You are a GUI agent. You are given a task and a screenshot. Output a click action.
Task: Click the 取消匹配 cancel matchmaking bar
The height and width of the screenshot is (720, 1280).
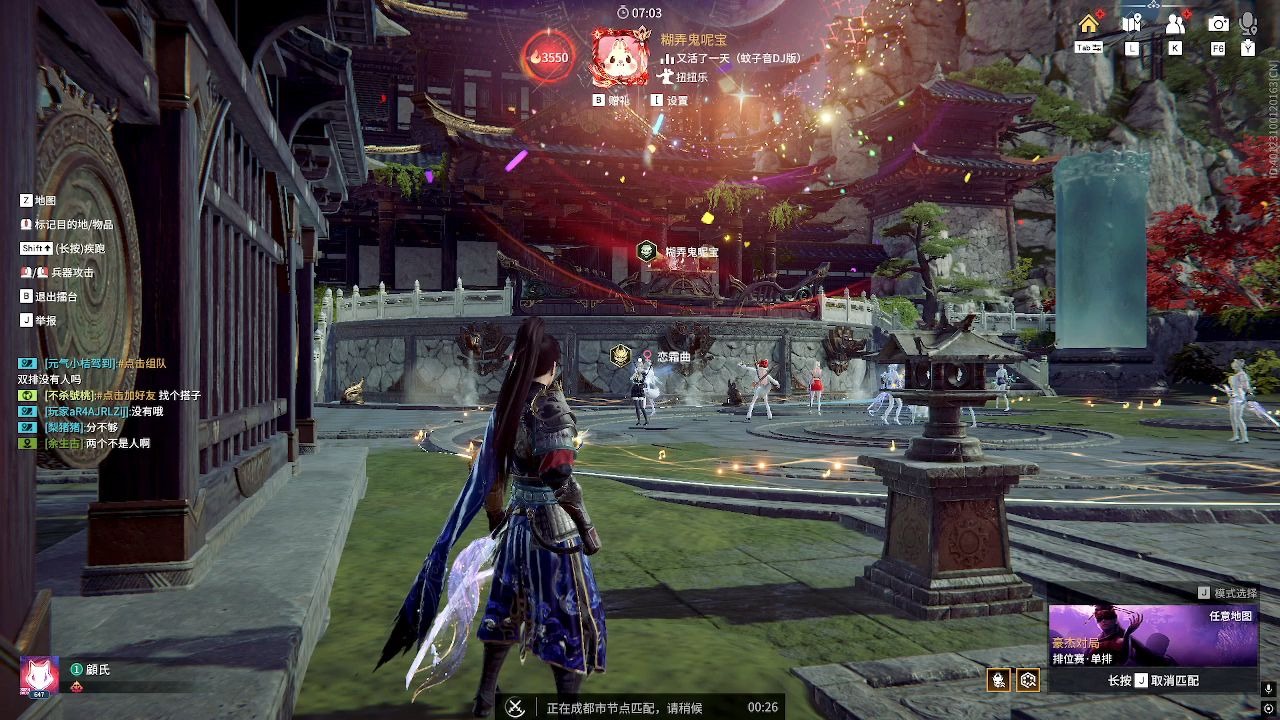pyautogui.click(x=1153, y=681)
